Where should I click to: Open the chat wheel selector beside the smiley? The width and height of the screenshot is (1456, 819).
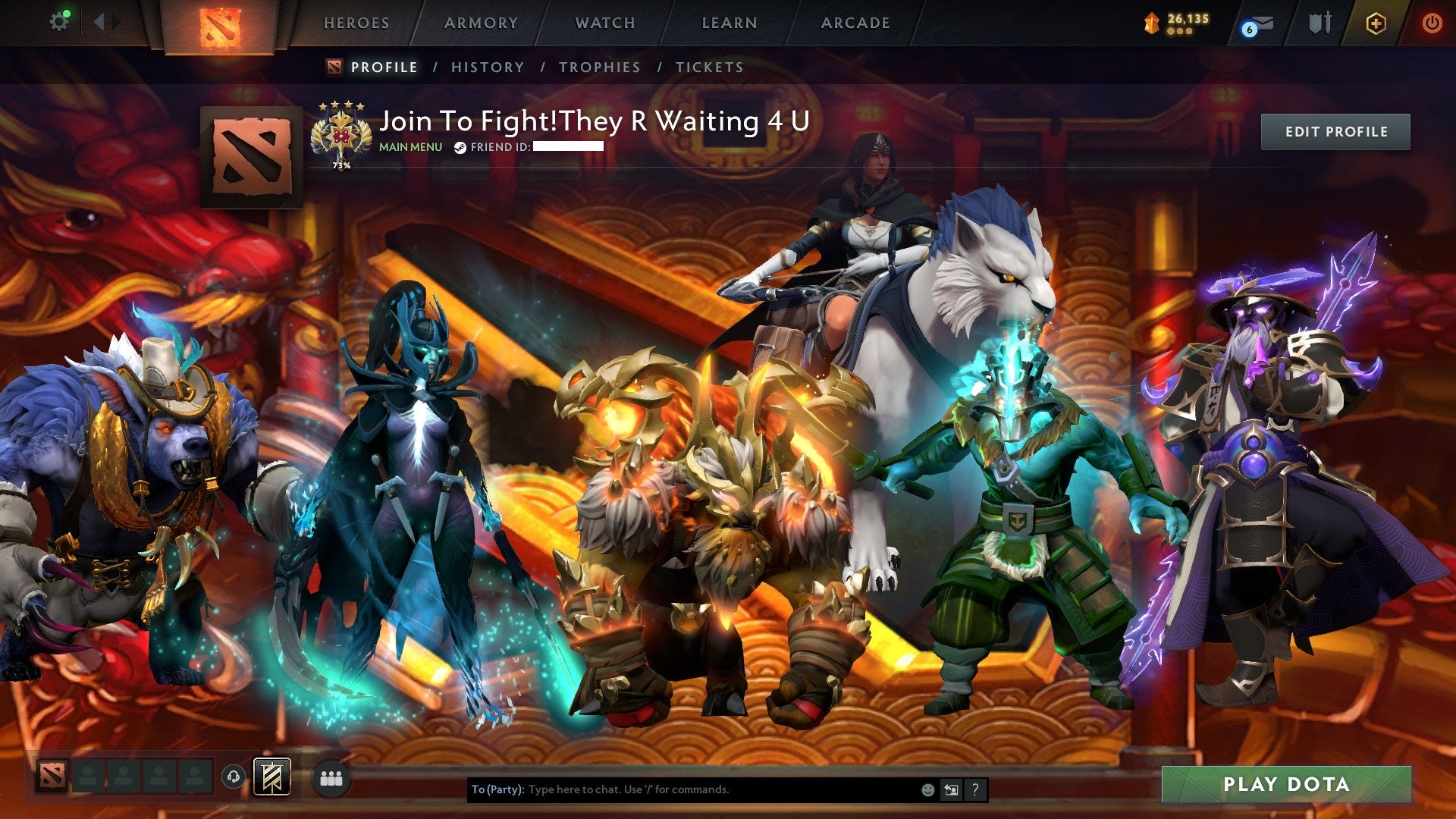950,789
